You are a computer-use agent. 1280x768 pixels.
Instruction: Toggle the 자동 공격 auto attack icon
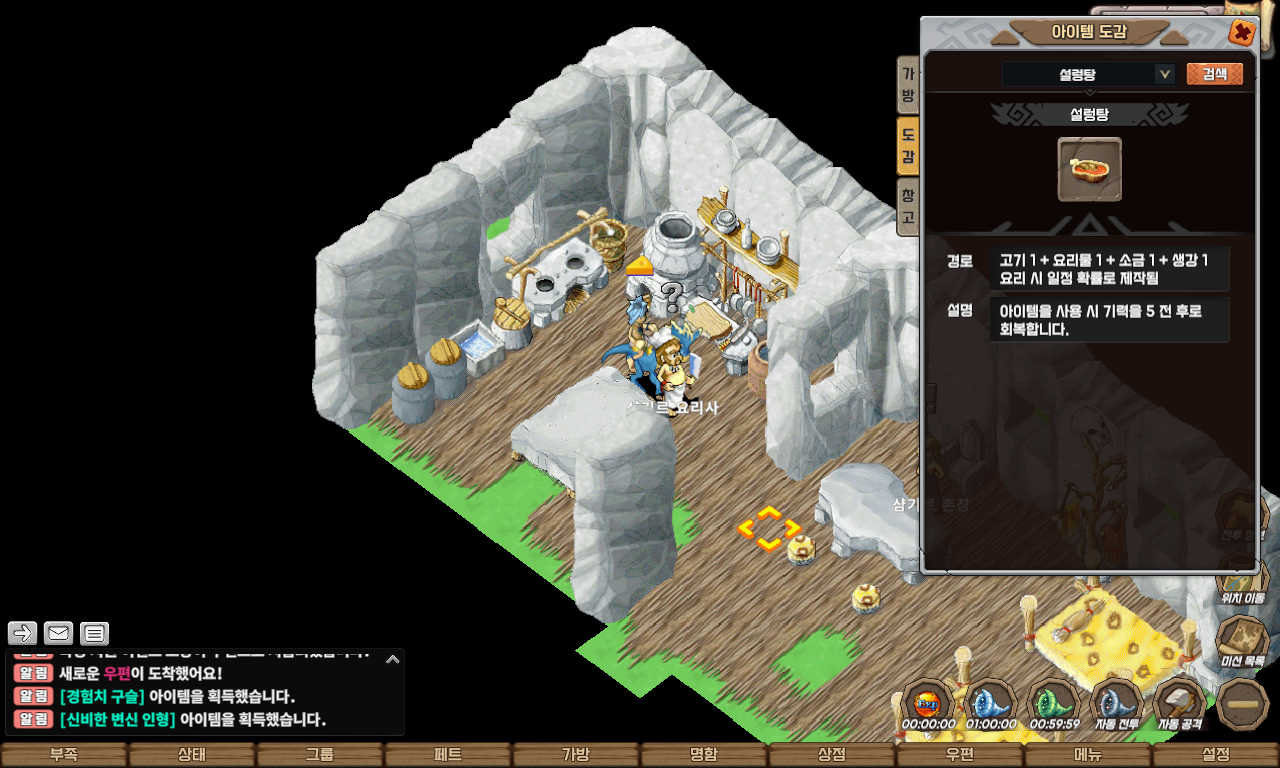coord(1179,703)
